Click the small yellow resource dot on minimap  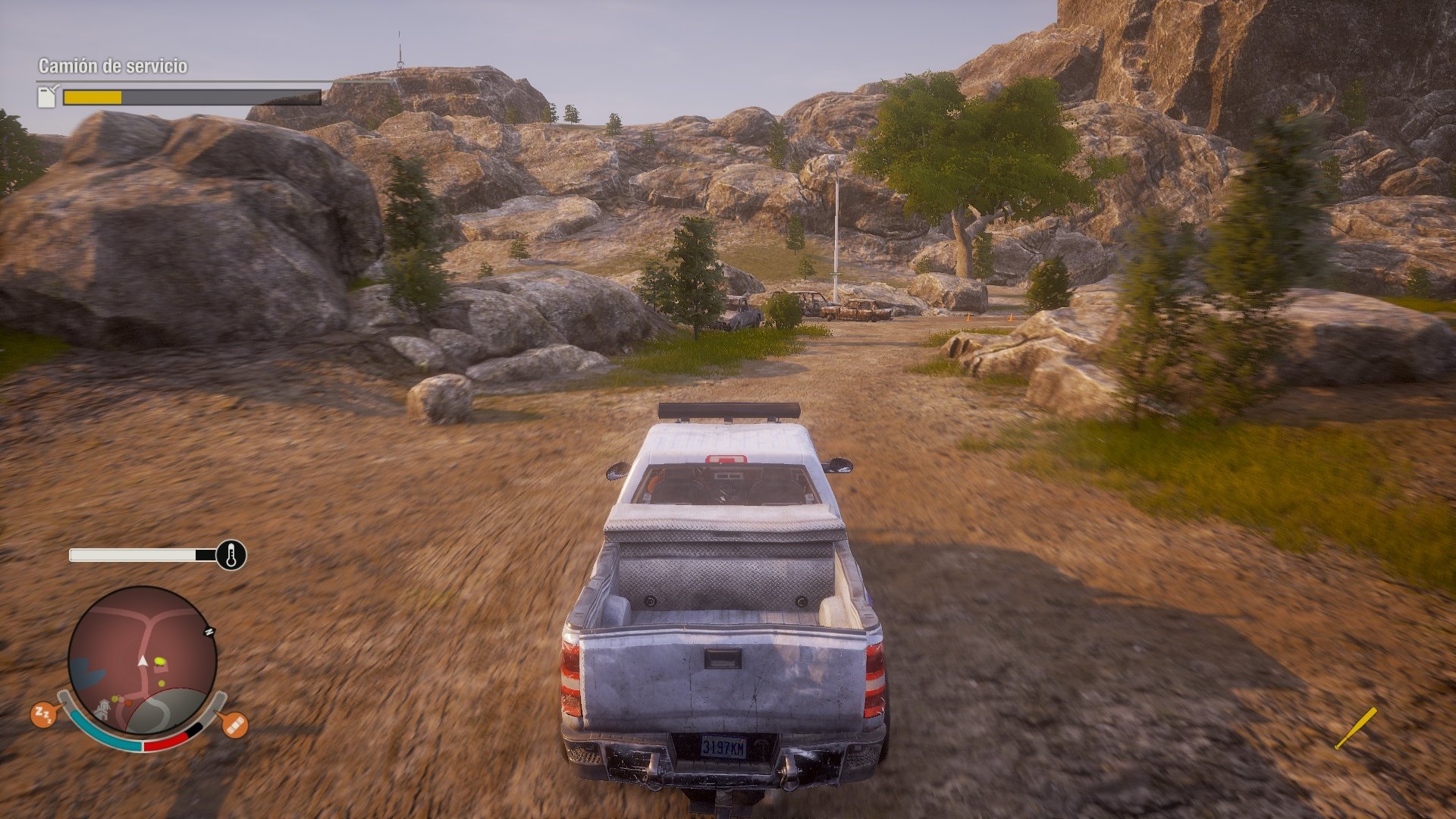coord(161,683)
